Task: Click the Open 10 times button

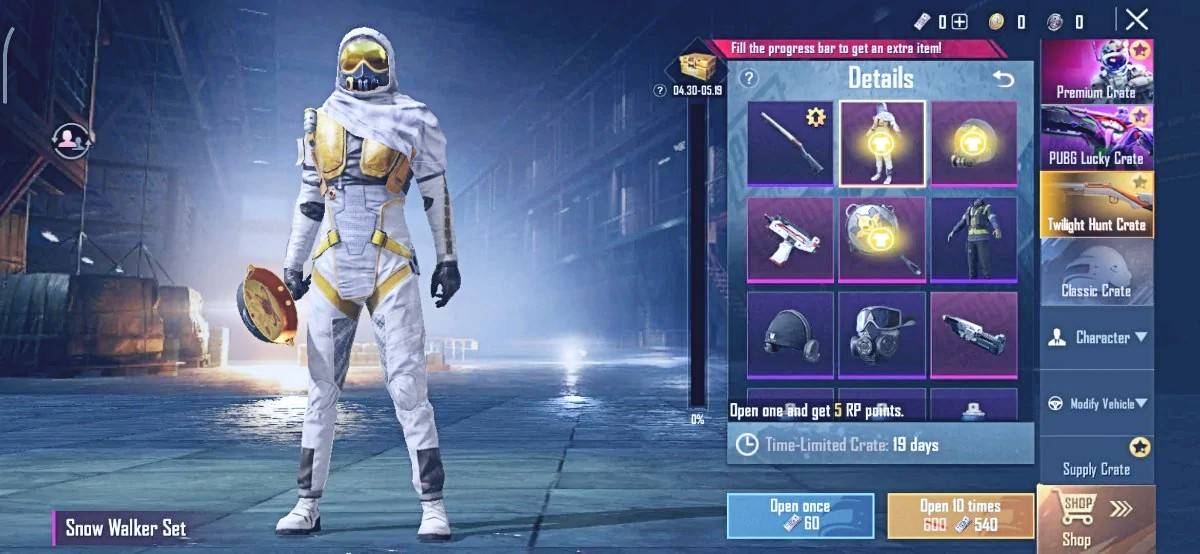Action: click(960, 515)
